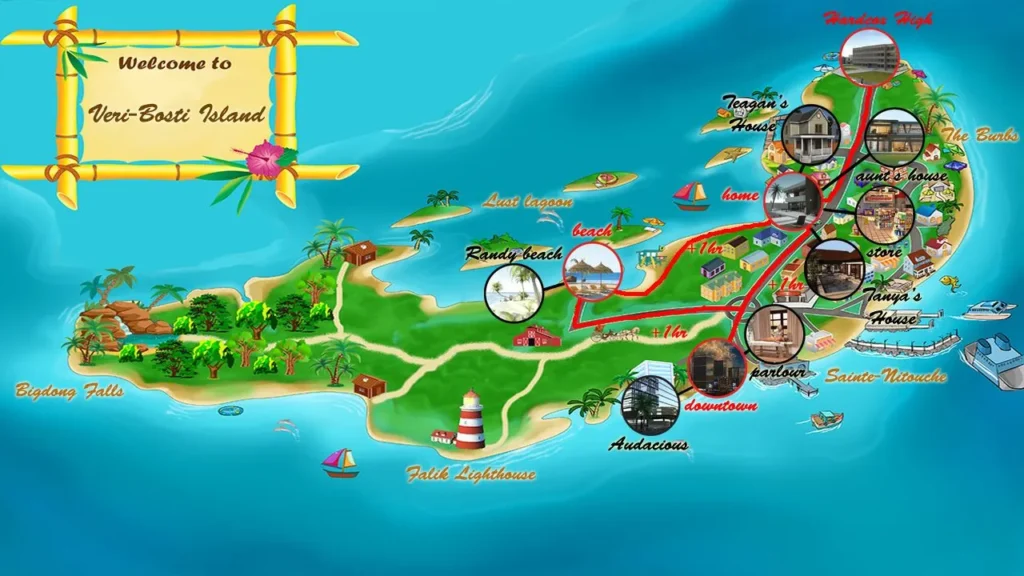Visit Randy beach map marker
Viewport: 1024px width, 576px height.
pos(514,292)
